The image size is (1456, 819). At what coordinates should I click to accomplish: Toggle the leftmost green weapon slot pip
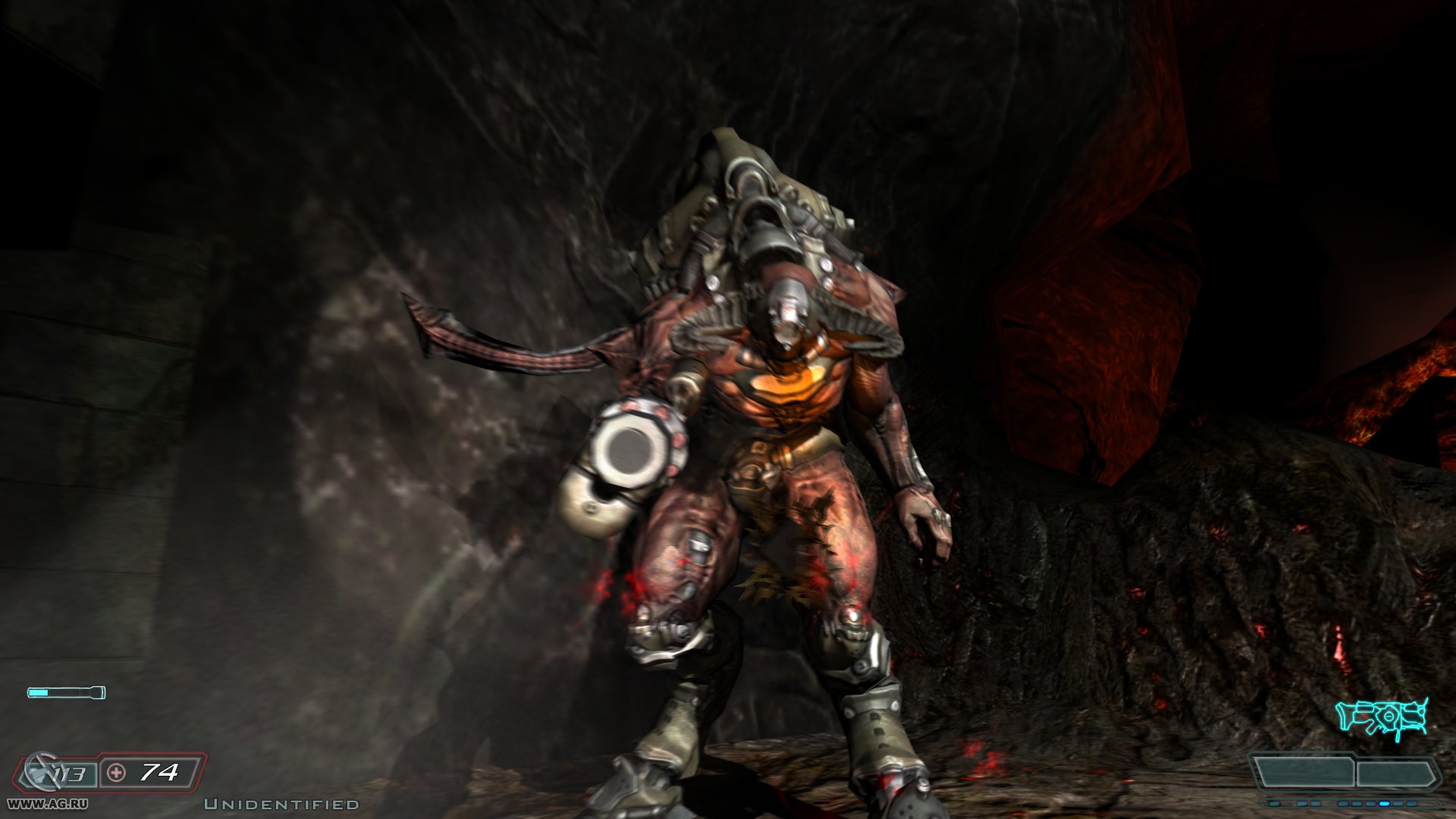(x=1274, y=803)
